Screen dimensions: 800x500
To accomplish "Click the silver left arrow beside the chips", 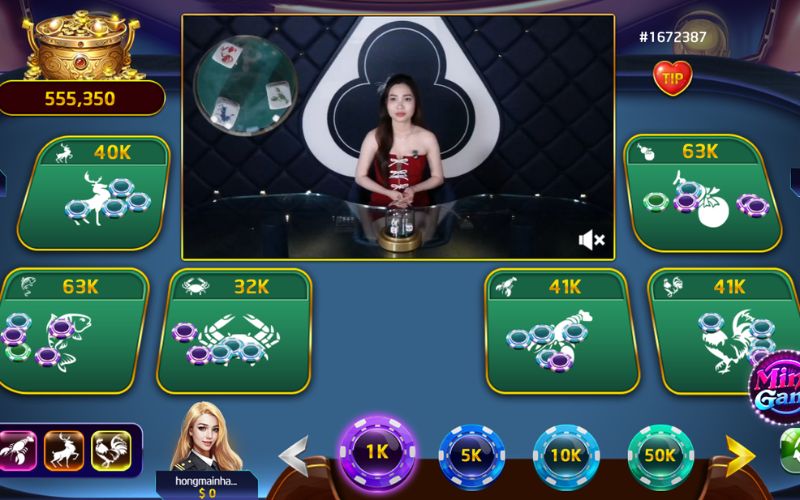I will [x=293, y=456].
